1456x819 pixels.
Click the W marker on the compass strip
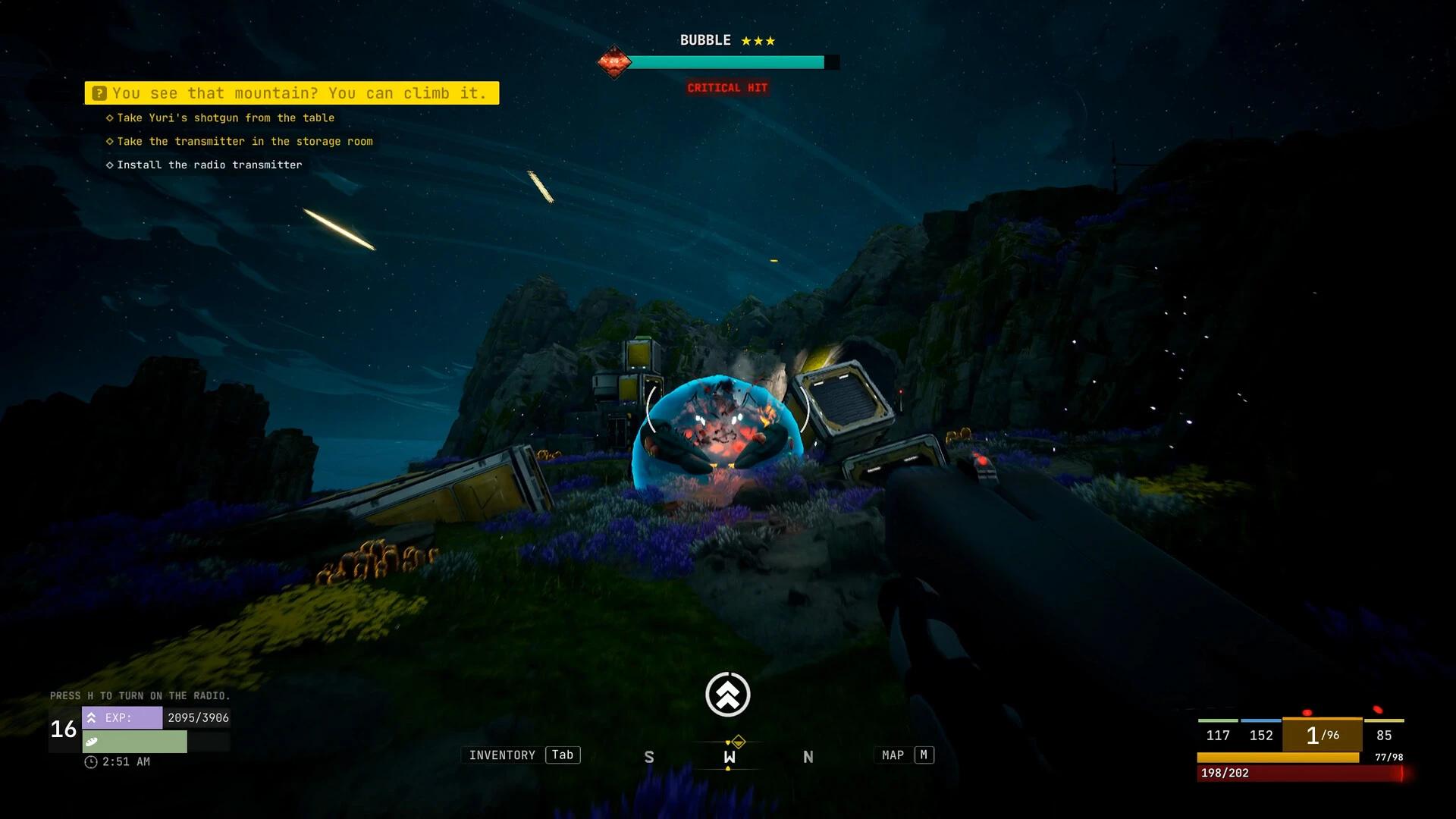(728, 755)
